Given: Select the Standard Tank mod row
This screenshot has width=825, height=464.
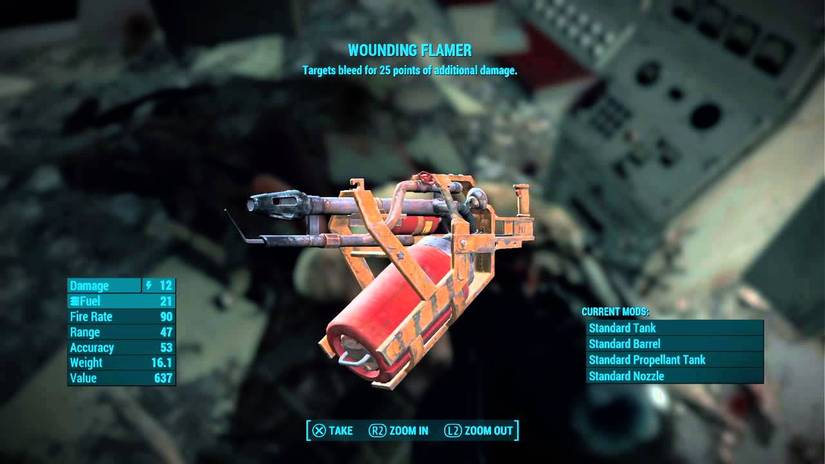Looking at the screenshot, I should coord(673,328).
